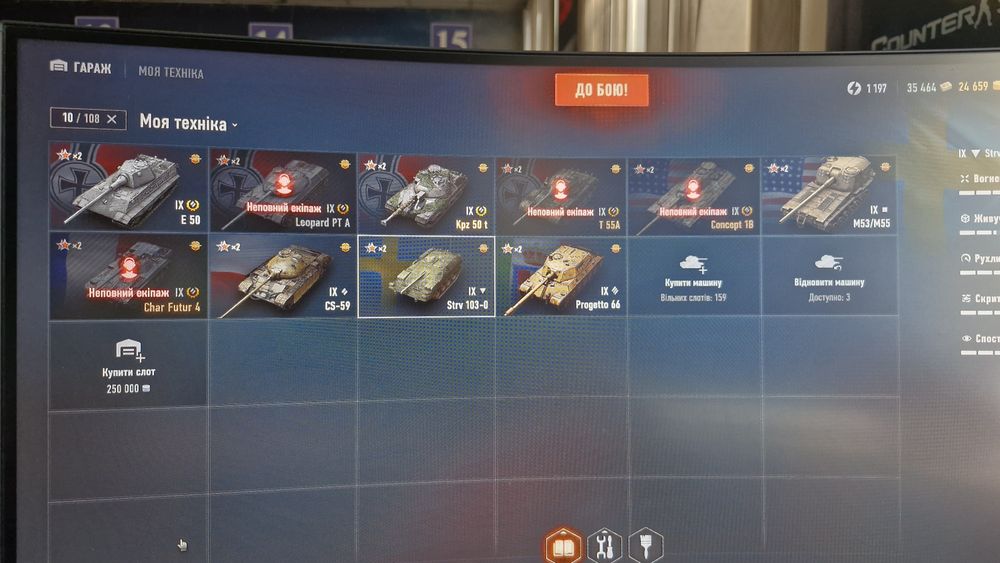The width and height of the screenshot is (1000, 563).
Task: Select the E 50 tank card
Action: click(129, 188)
